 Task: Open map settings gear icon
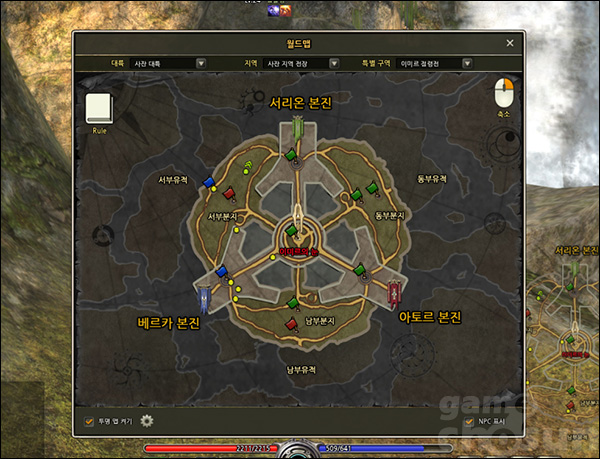coord(147,421)
